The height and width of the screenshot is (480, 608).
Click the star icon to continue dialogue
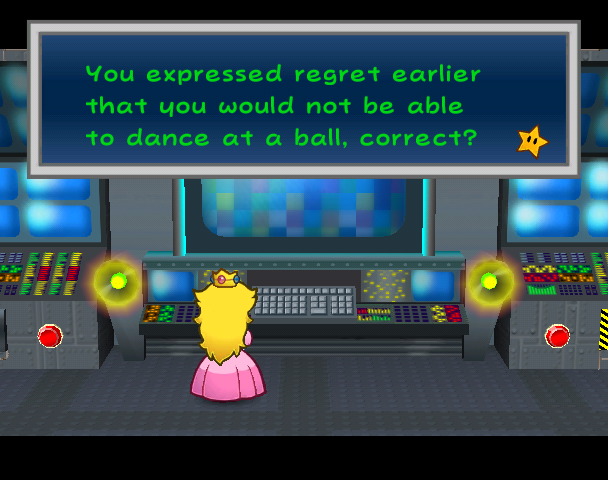click(532, 141)
